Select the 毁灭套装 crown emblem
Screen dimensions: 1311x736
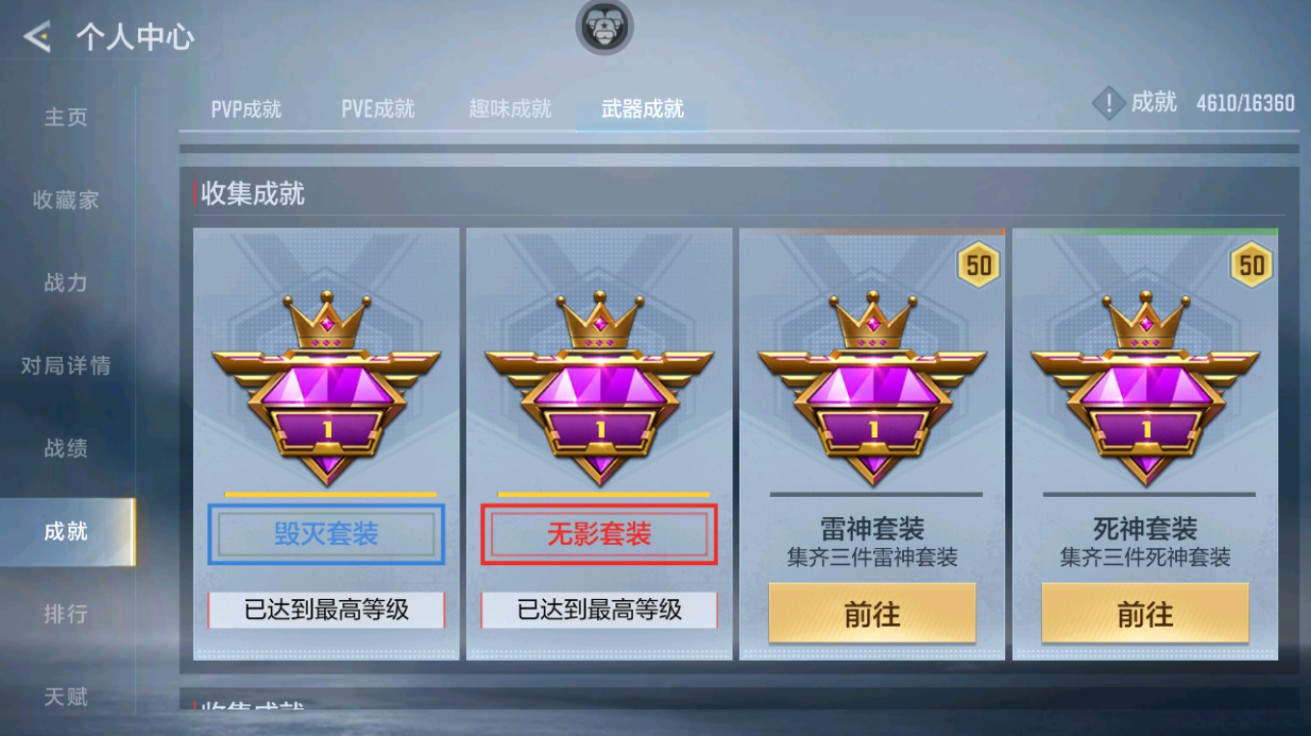tap(324, 390)
